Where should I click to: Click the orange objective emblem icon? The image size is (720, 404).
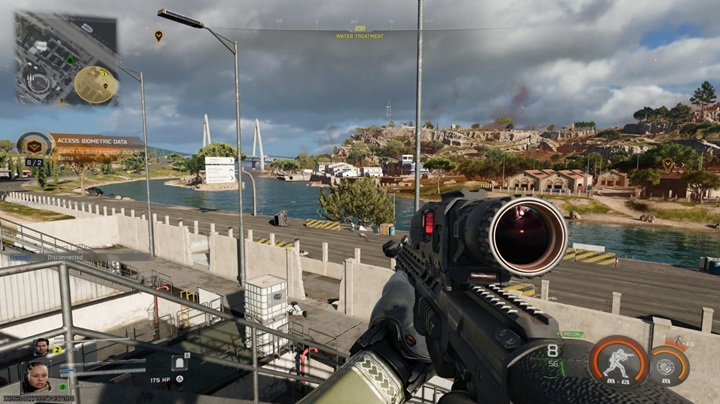tap(35, 145)
